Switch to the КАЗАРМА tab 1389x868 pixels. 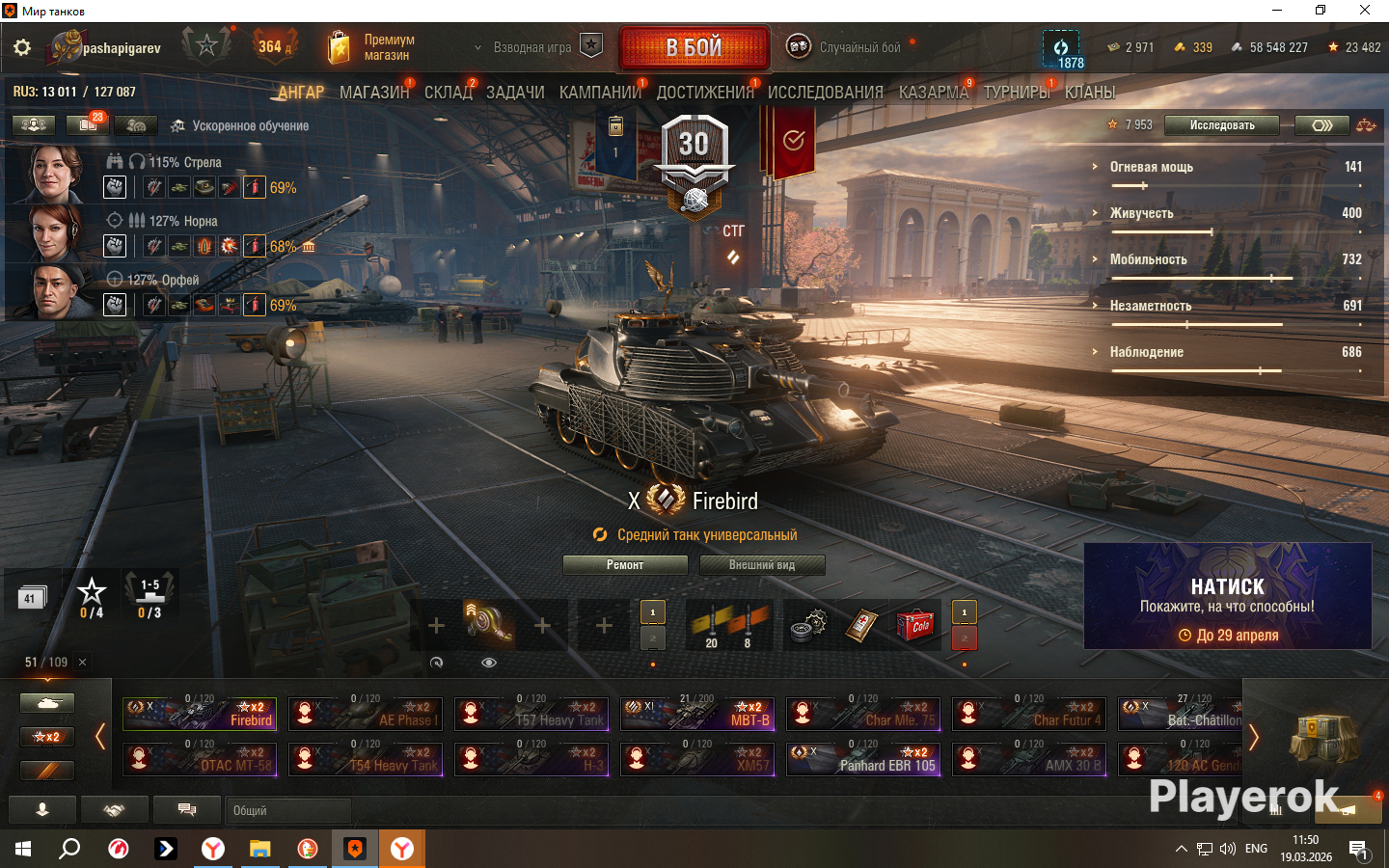(x=933, y=93)
